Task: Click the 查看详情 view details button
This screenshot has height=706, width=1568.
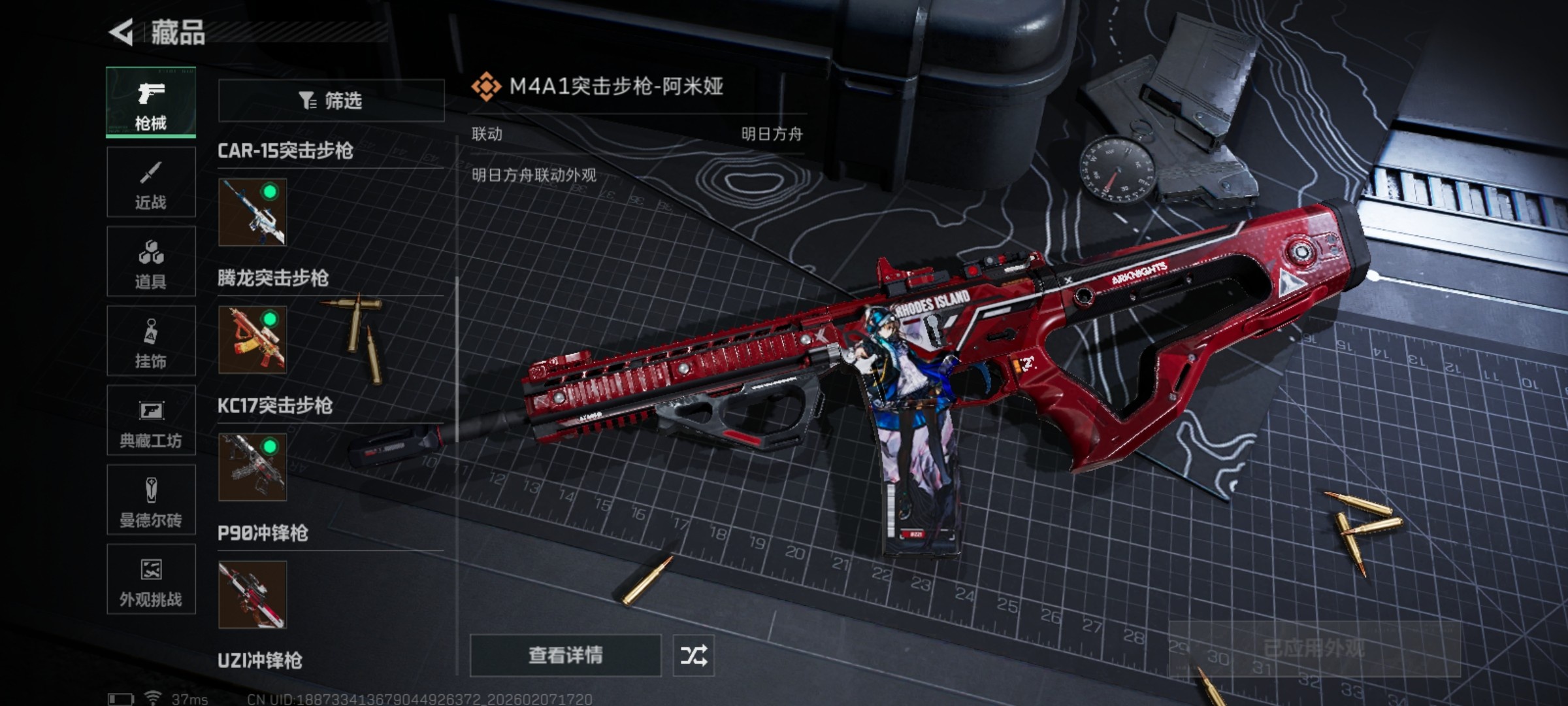Action: coord(565,655)
